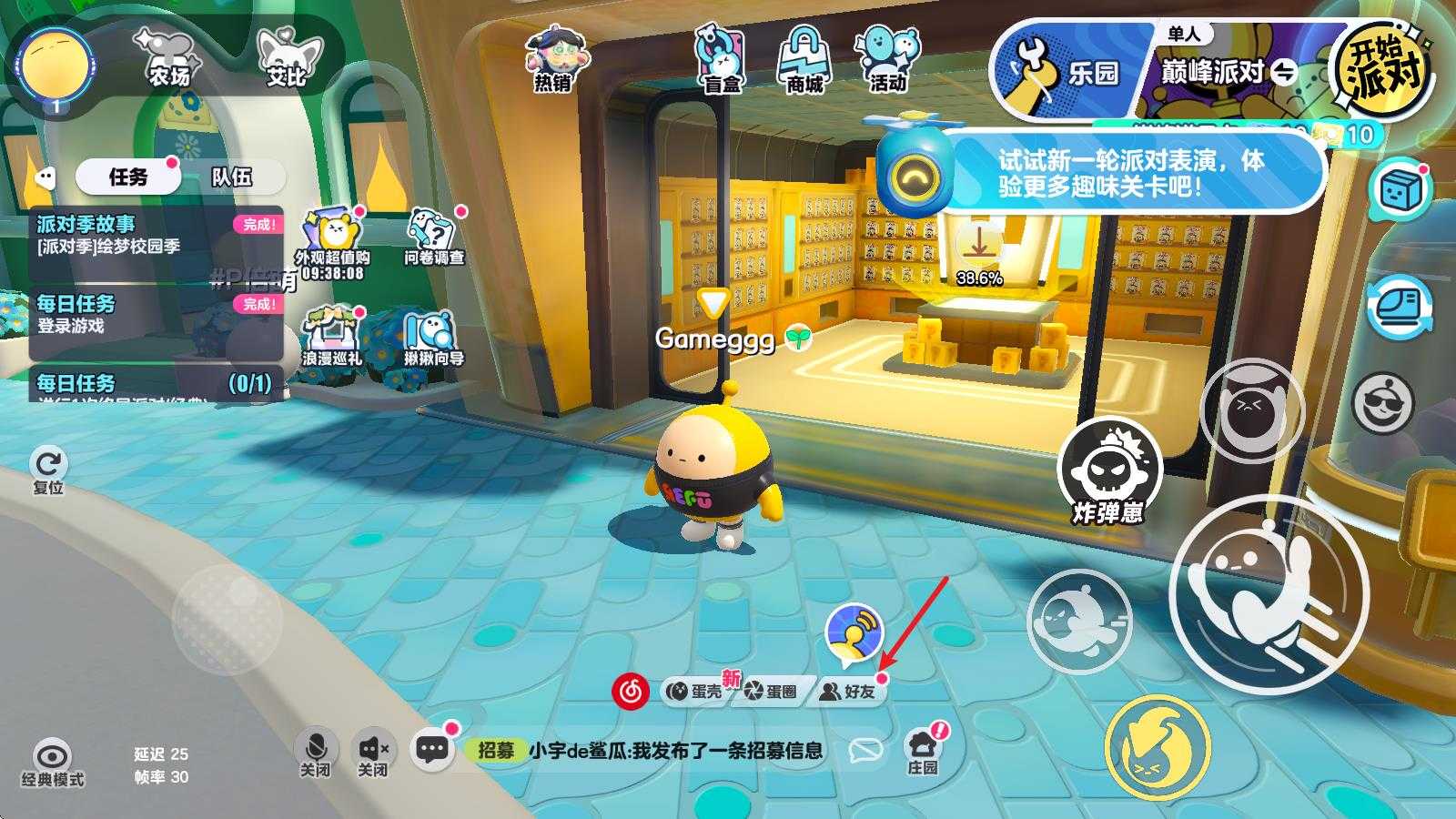This screenshot has height=819, width=1456.
Task: Open the 商城 store
Action: (x=804, y=59)
